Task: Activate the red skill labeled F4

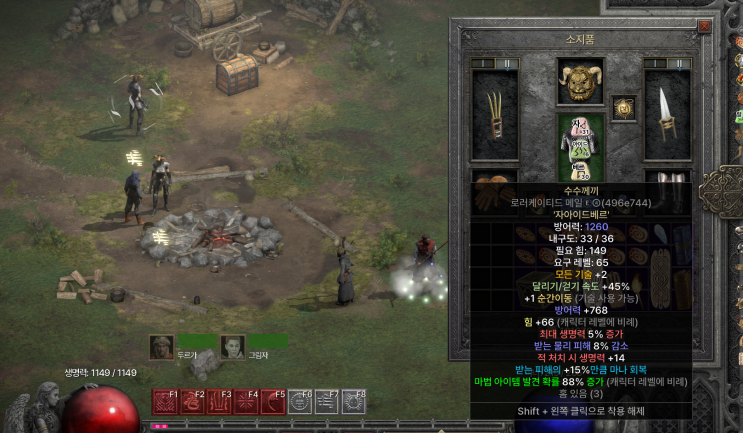Action: click(x=245, y=402)
